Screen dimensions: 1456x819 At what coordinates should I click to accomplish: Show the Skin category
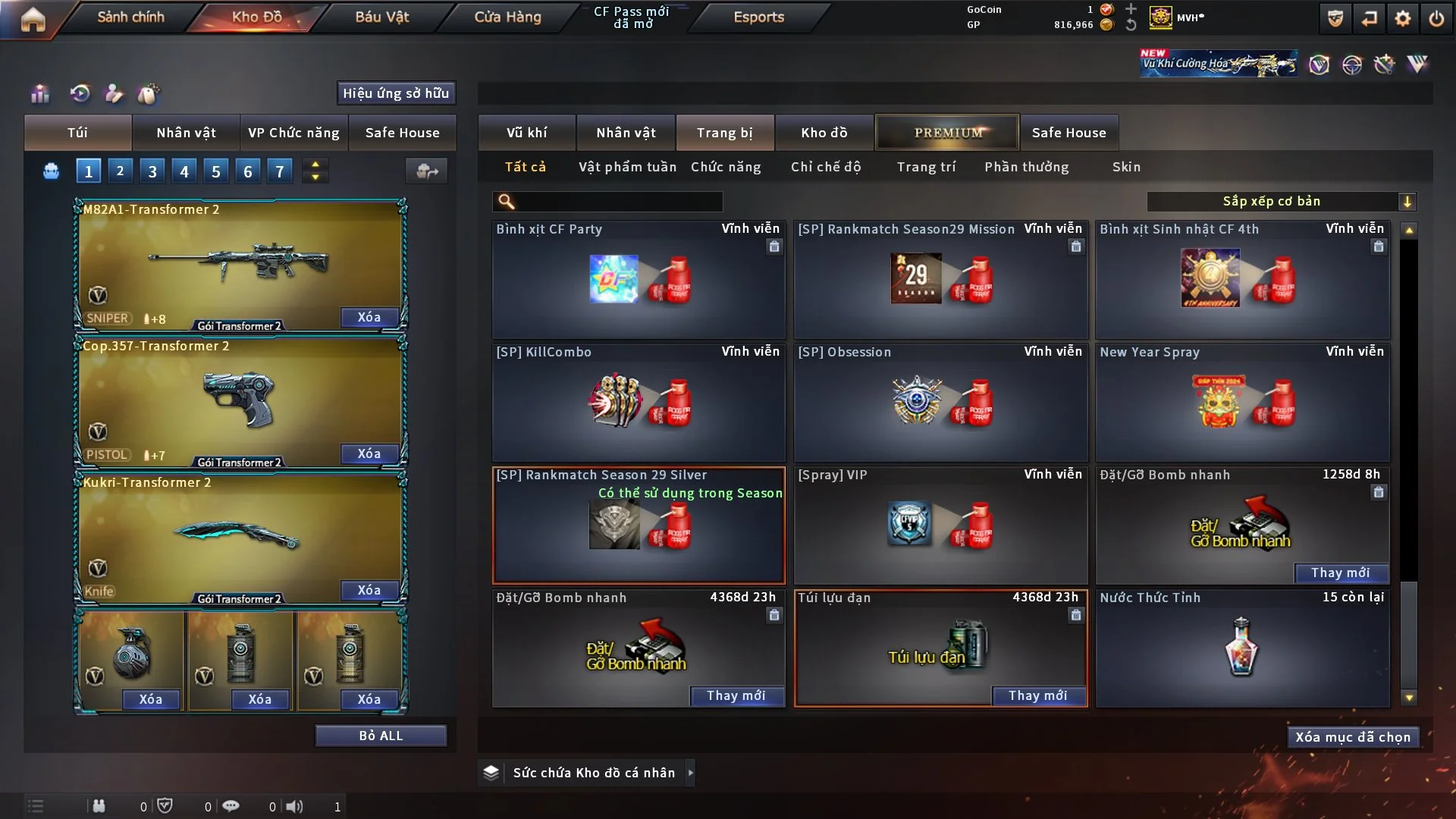tap(1126, 167)
